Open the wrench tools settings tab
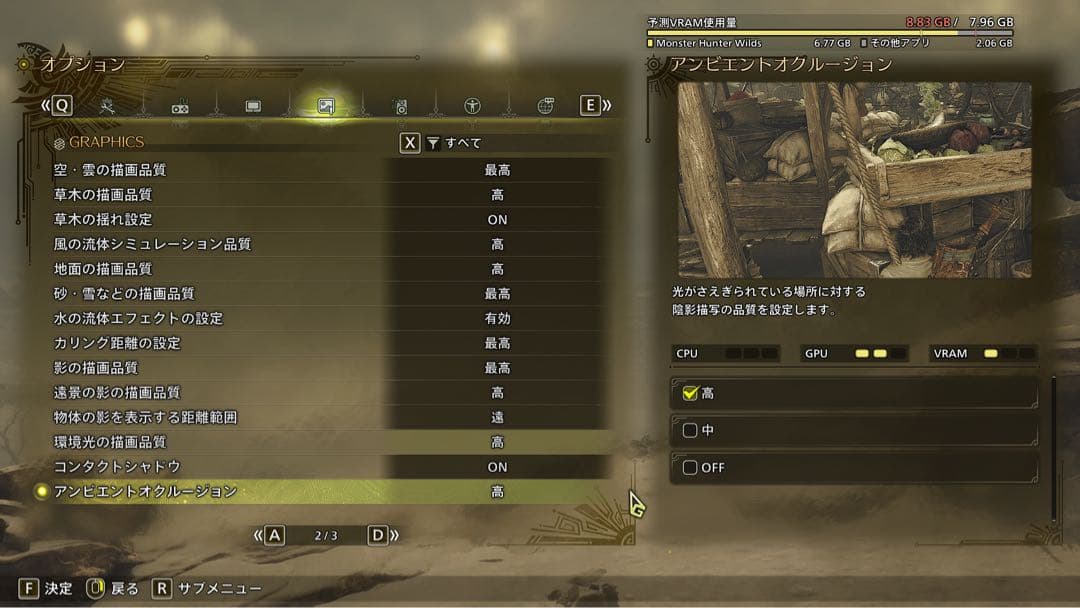Screen dimensions: 1080x608 [x=108, y=106]
